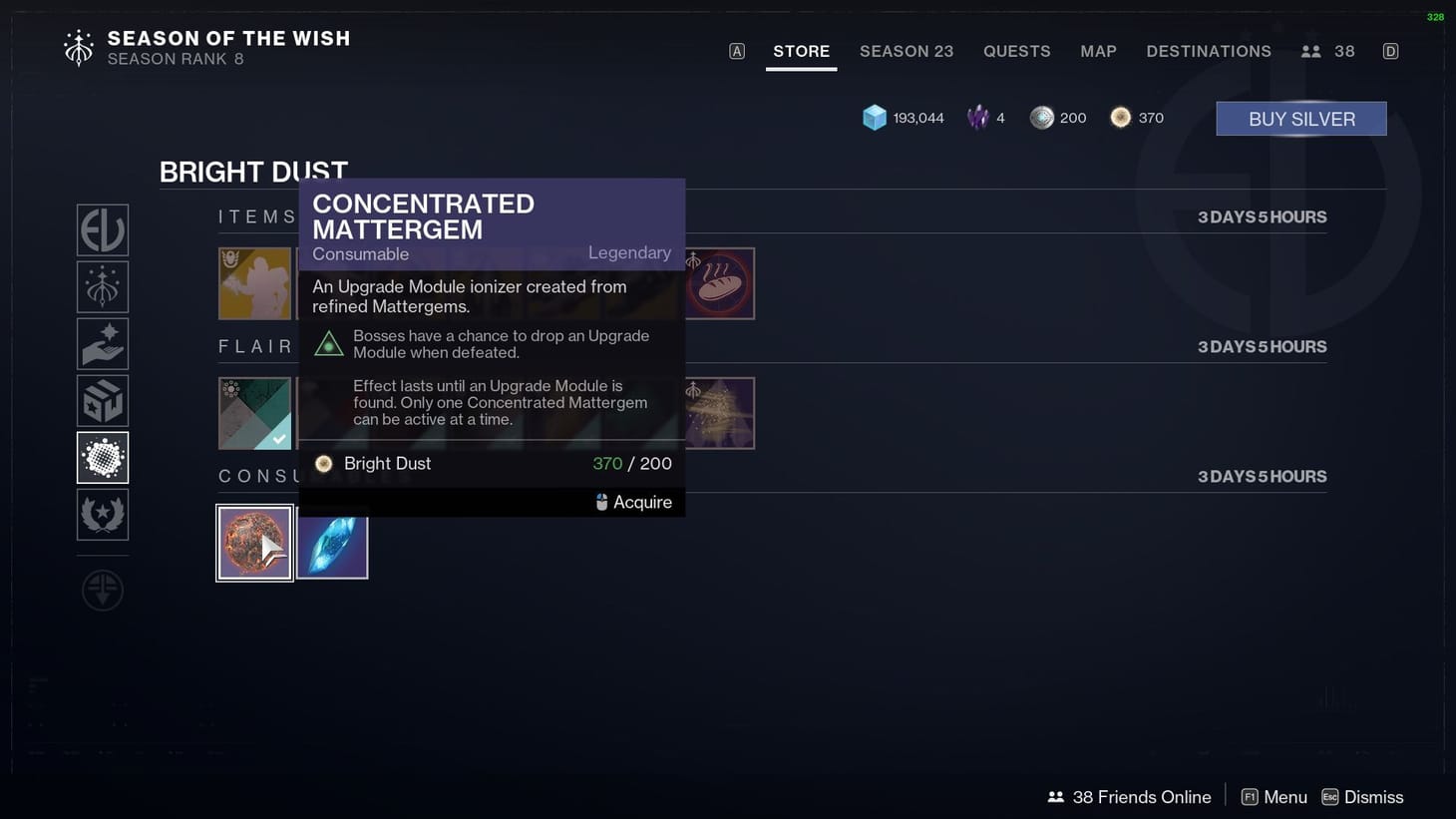The height and width of the screenshot is (819, 1456).
Task: Select the gifting hand sidebar icon
Action: 102,343
